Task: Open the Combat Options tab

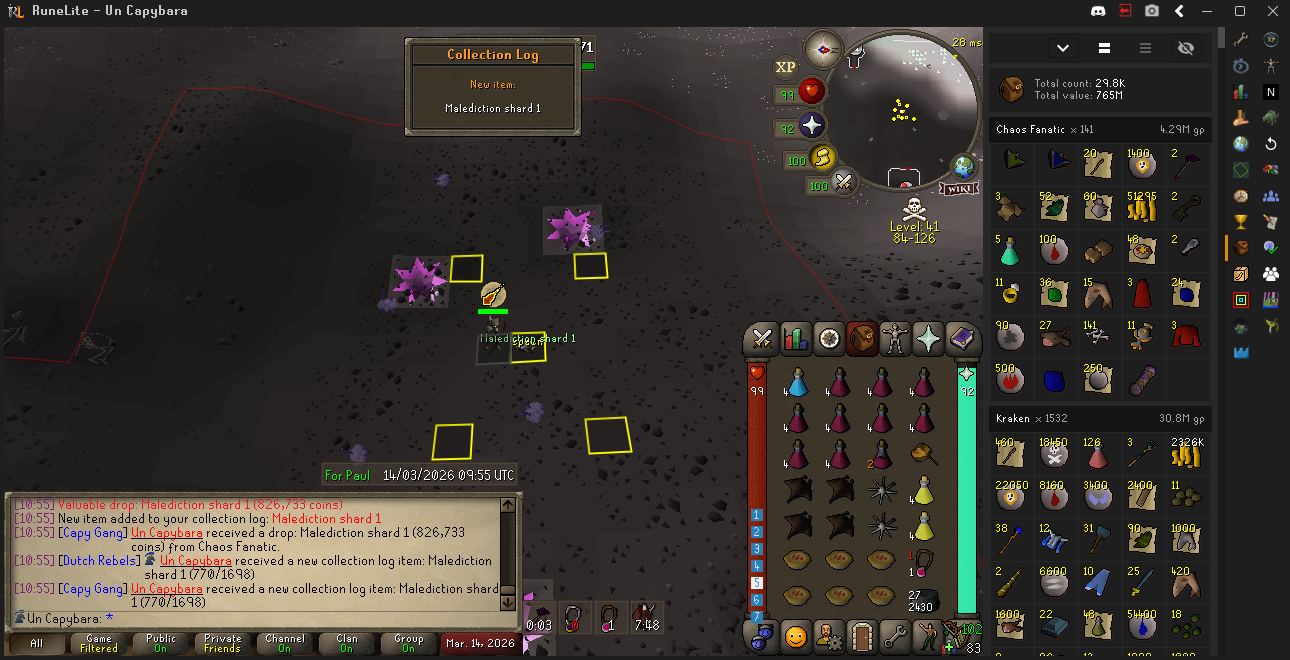Action: tap(763, 339)
